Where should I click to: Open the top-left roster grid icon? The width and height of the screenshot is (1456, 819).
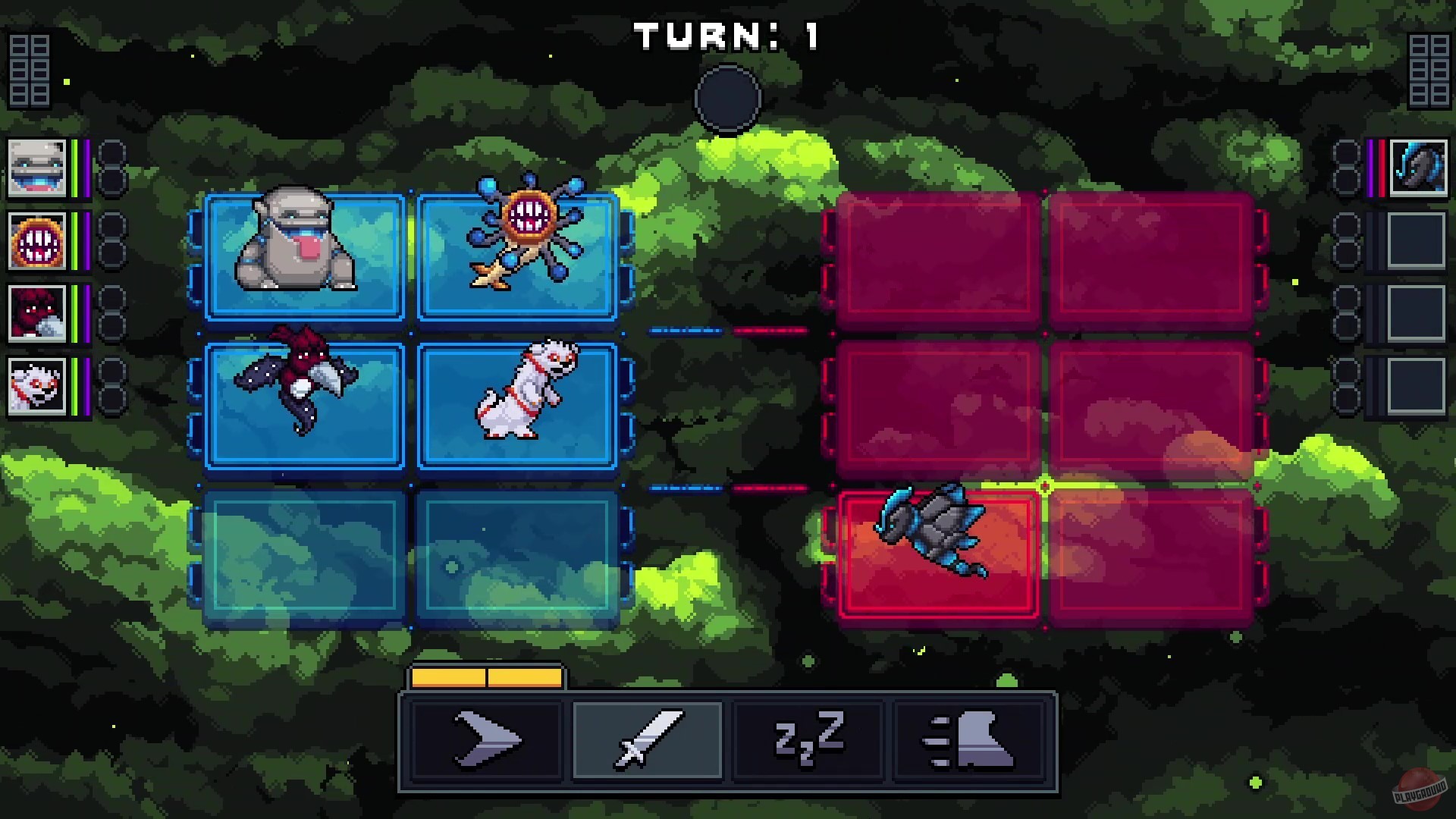[28, 72]
